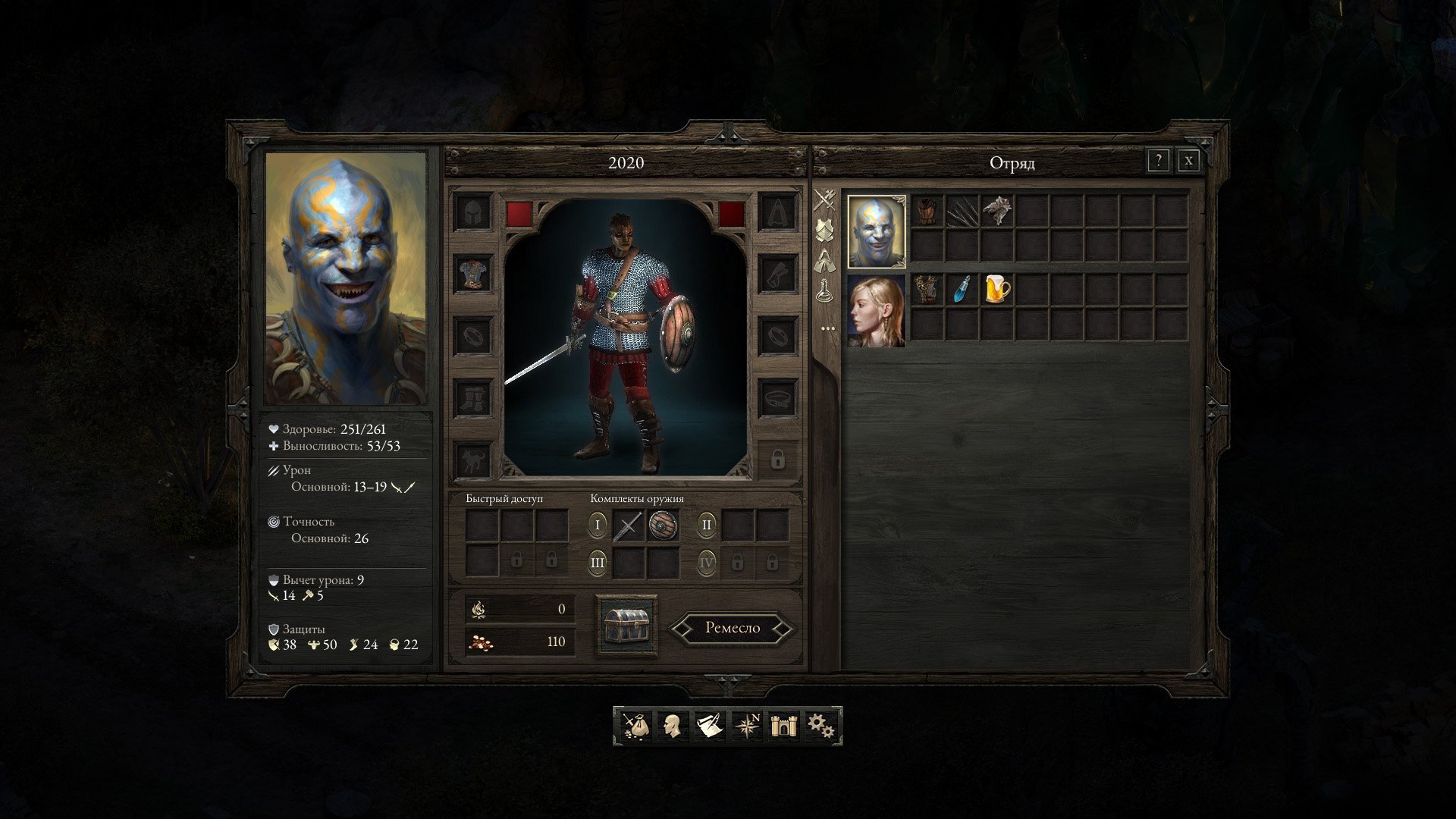Open the character sheet head icon
The width and height of the screenshot is (1456, 819).
[672, 726]
